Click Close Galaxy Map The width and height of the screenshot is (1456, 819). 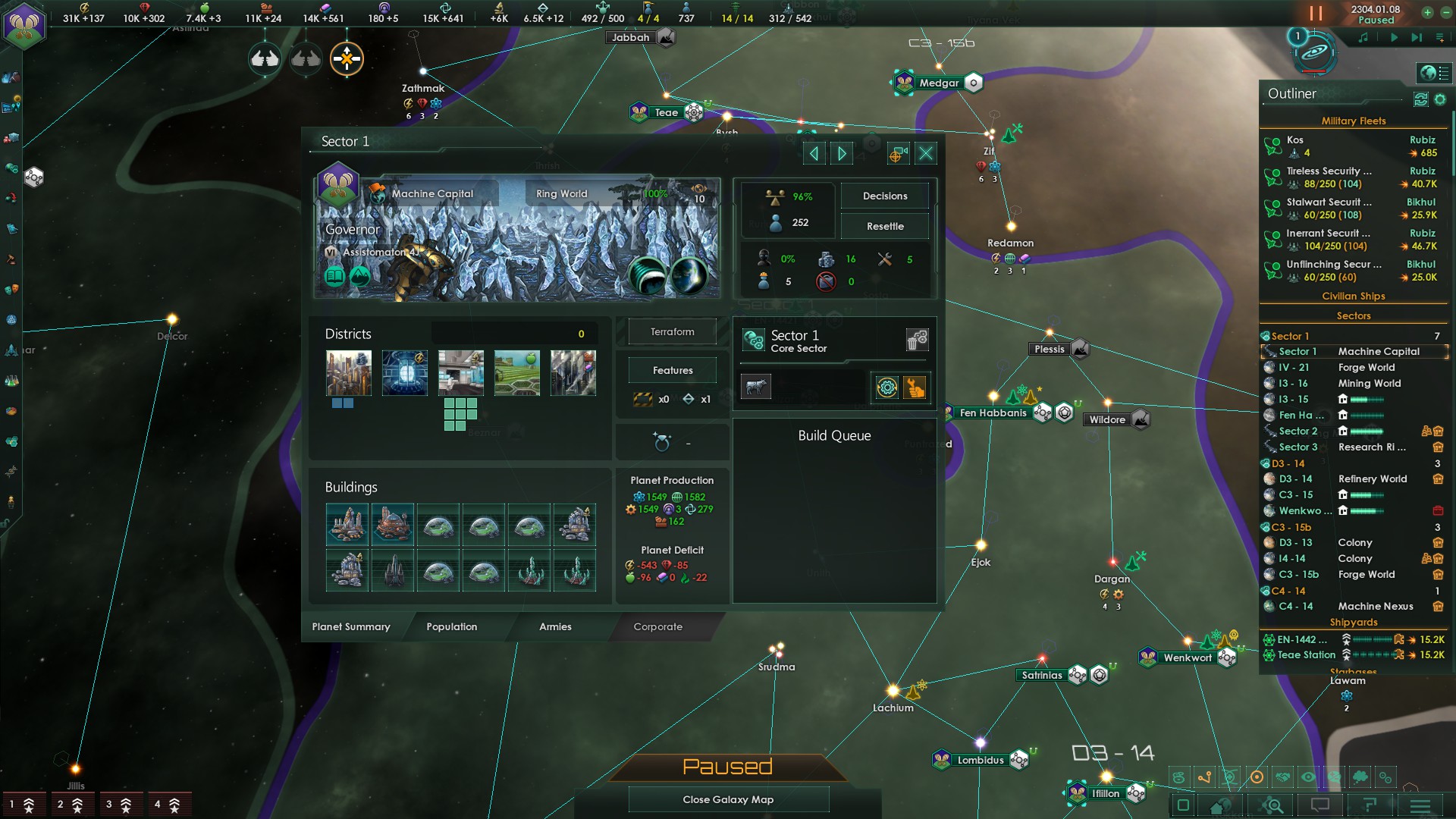pyautogui.click(x=728, y=799)
